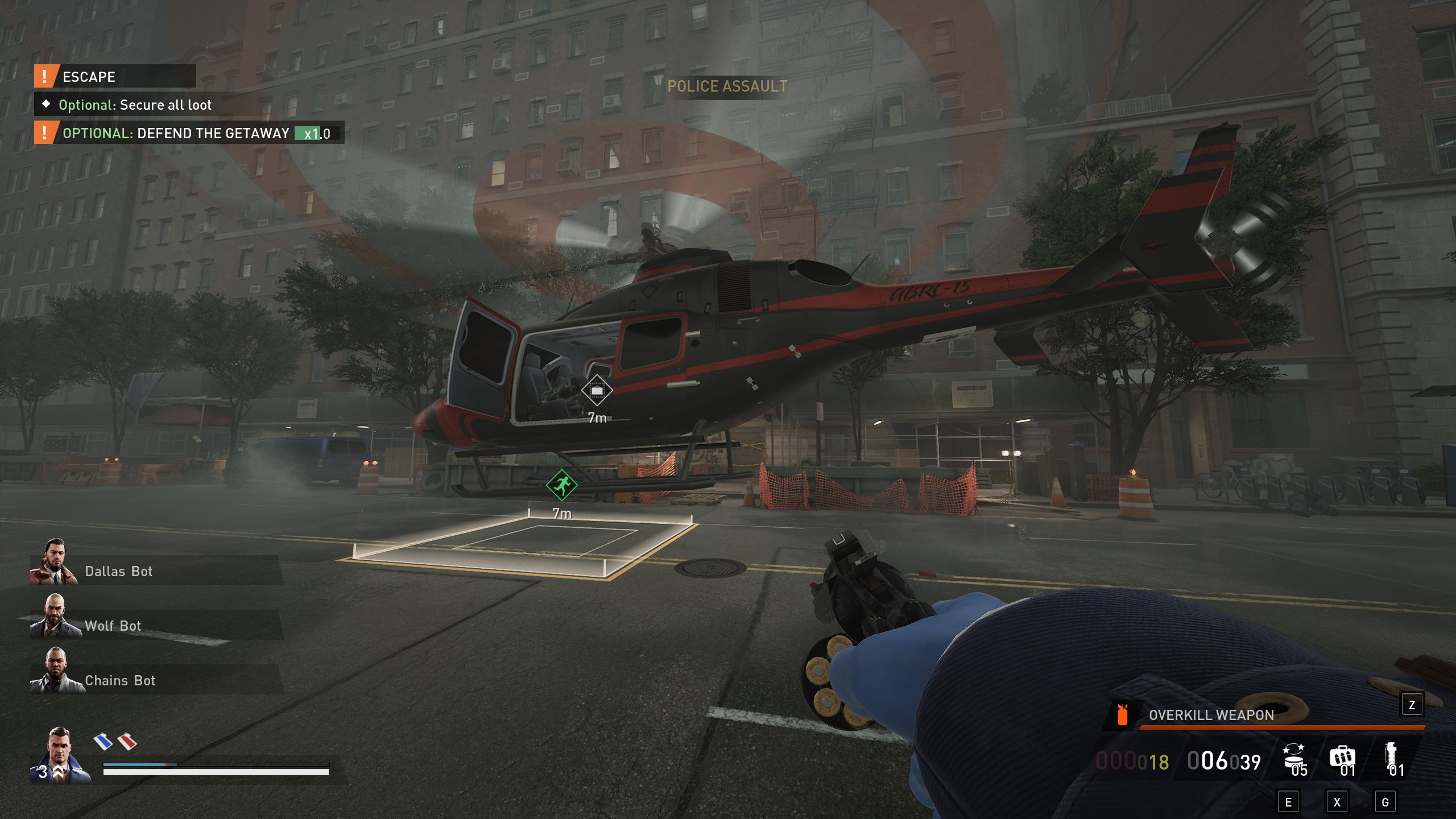Click the red armor plate icon
Image resolution: width=1456 pixels, height=819 pixels.
click(x=127, y=741)
